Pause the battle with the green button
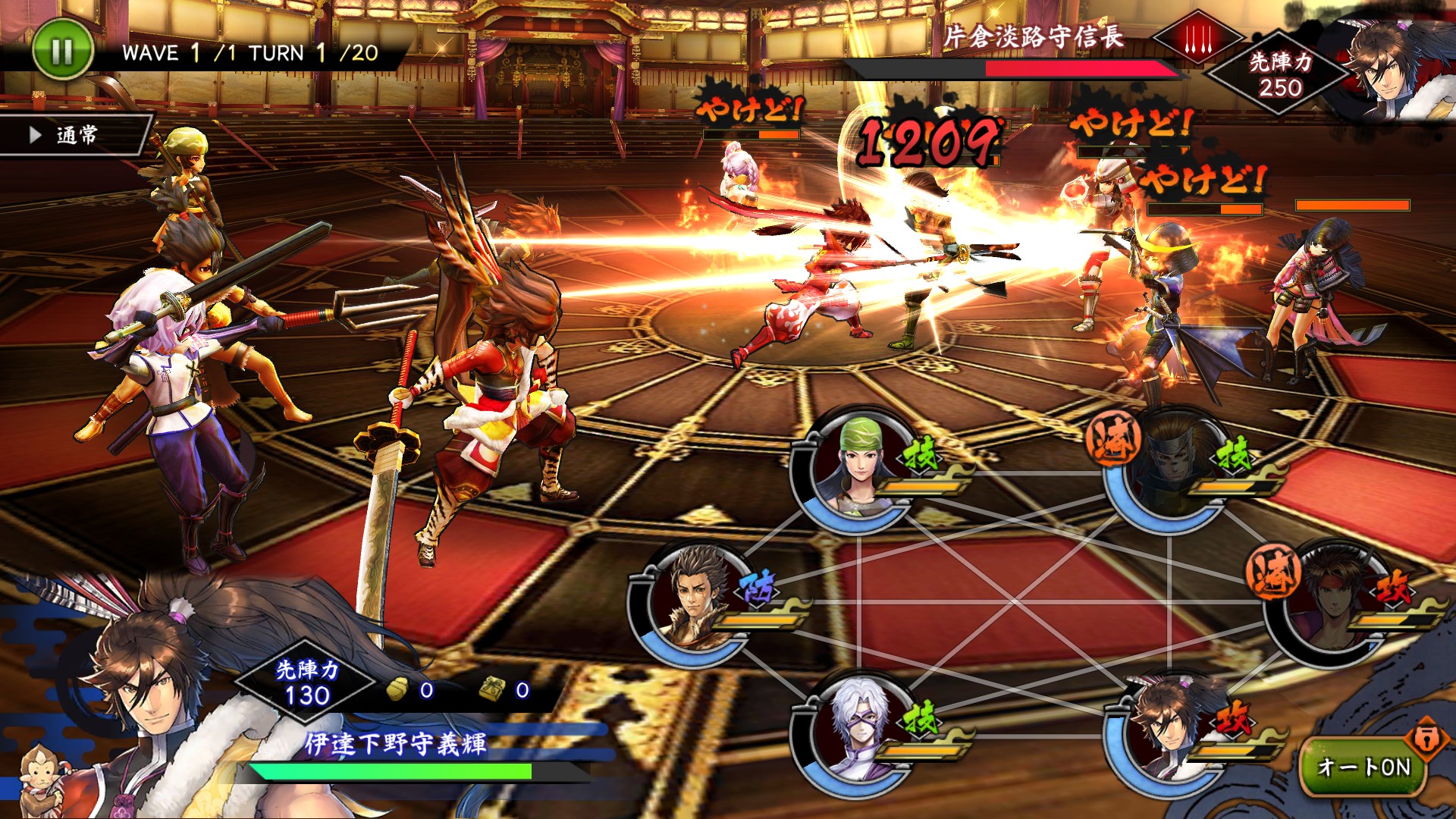1456x819 pixels. click(62, 51)
